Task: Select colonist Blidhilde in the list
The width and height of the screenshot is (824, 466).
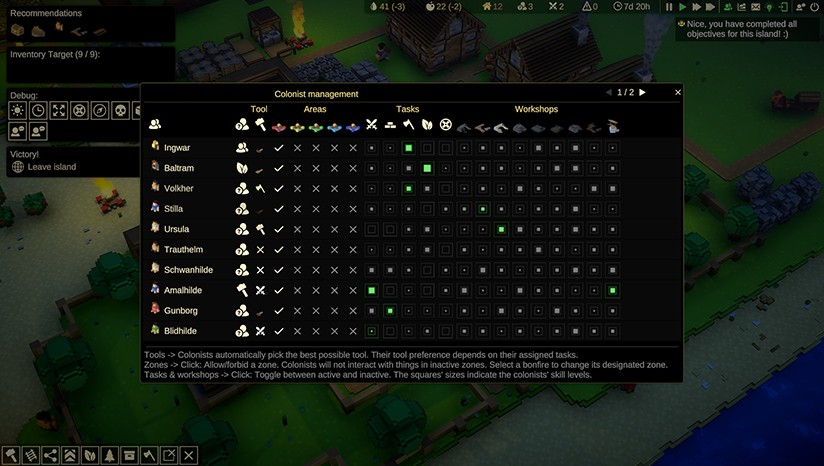Action: (180, 331)
